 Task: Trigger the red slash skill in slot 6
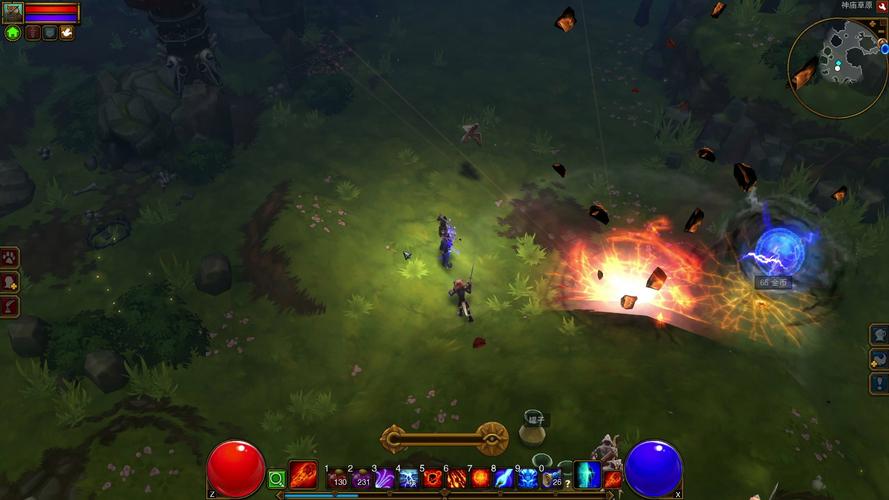click(x=456, y=479)
